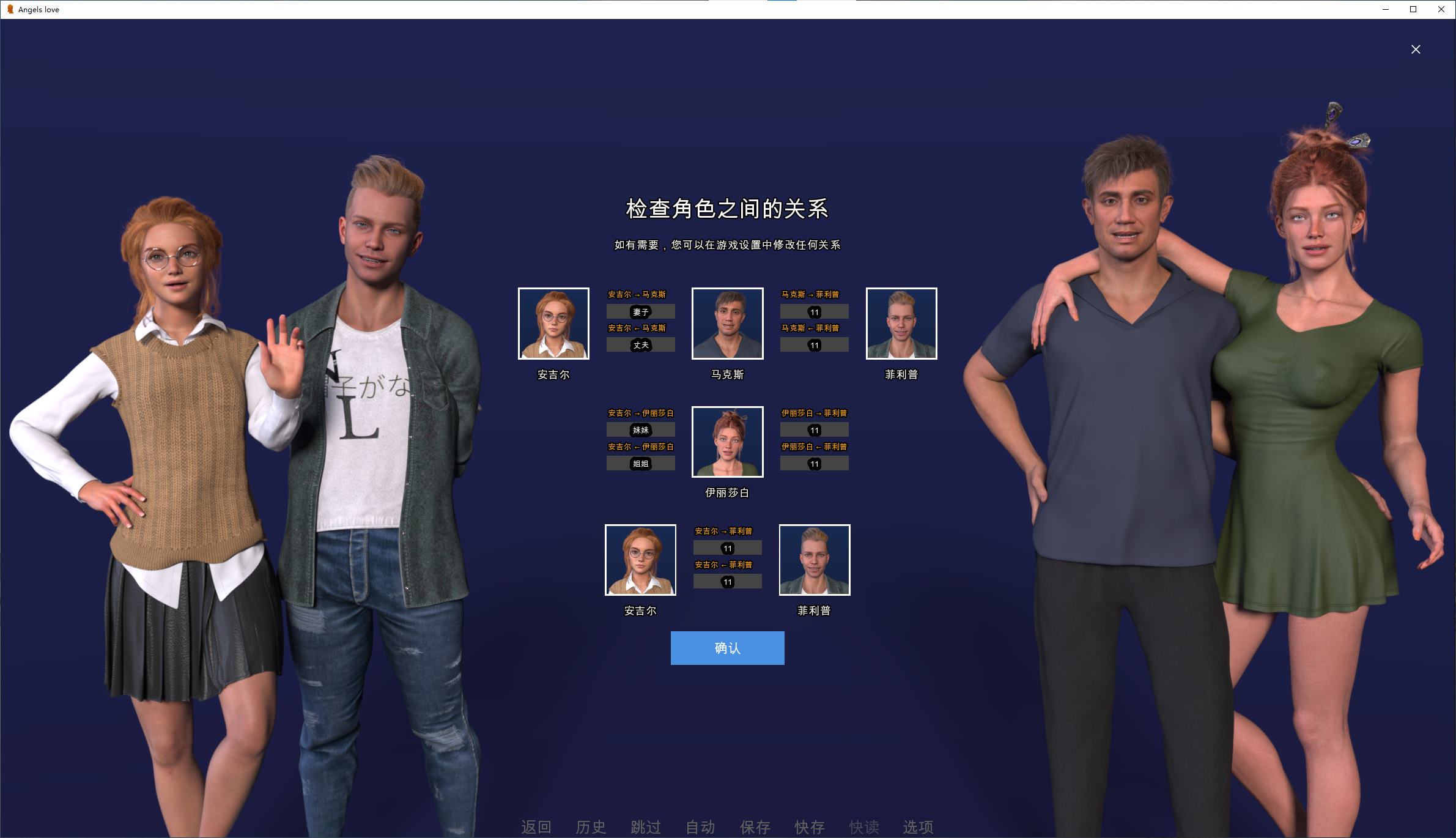
Task: Open the 保存 save screen
Action: click(755, 827)
